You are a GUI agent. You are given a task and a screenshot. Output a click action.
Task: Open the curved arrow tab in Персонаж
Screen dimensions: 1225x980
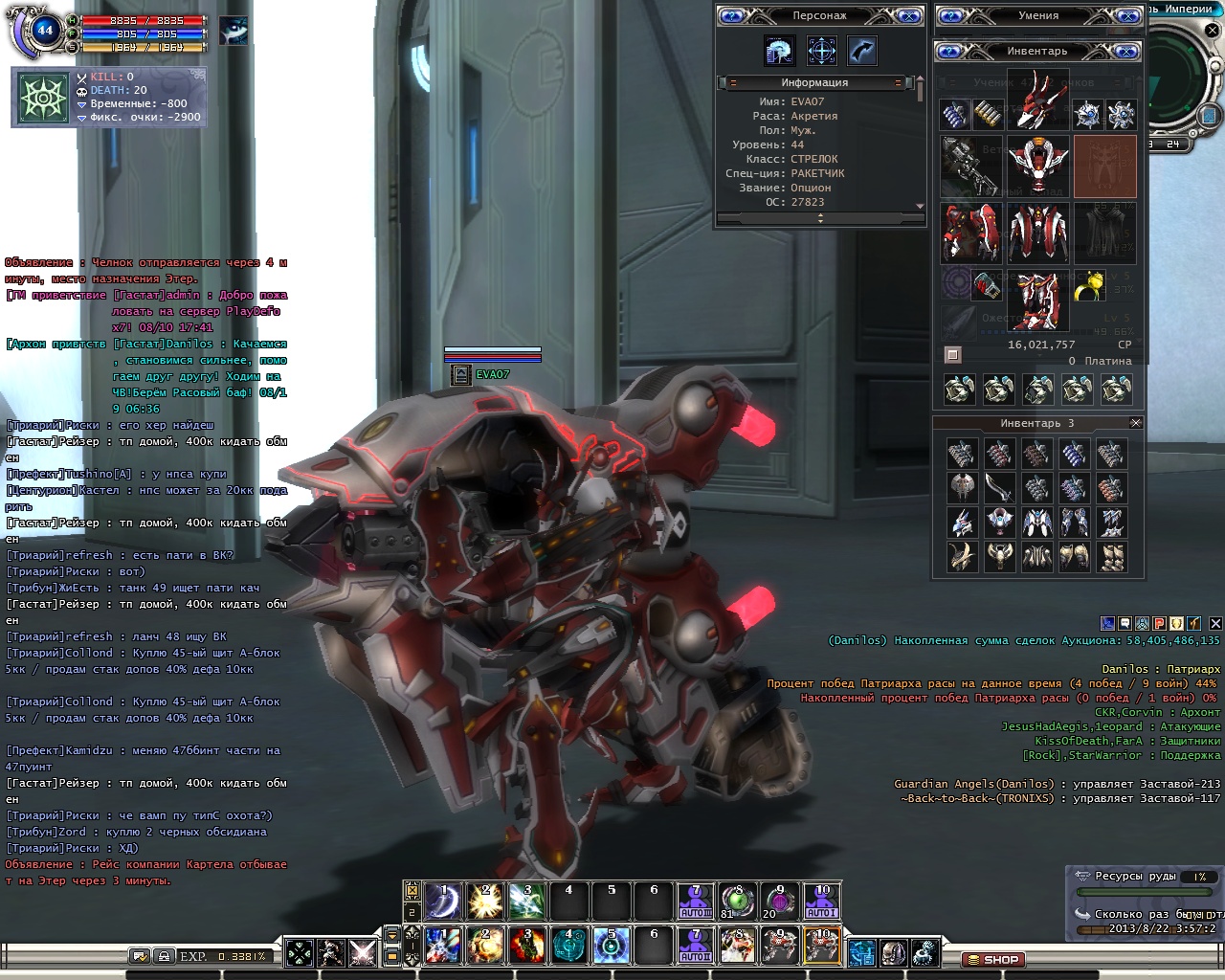pyautogui.click(x=861, y=51)
